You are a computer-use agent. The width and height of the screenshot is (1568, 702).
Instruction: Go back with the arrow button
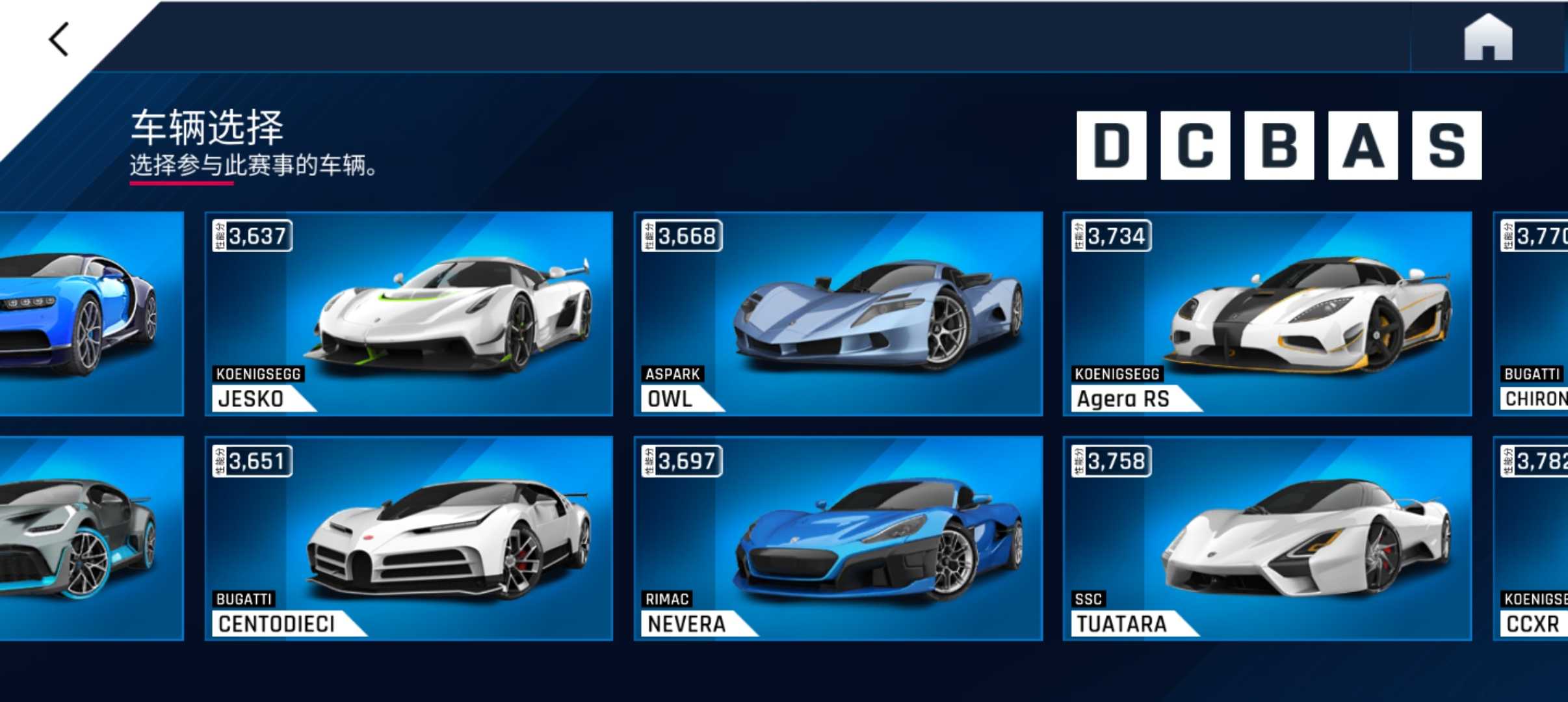tap(59, 40)
